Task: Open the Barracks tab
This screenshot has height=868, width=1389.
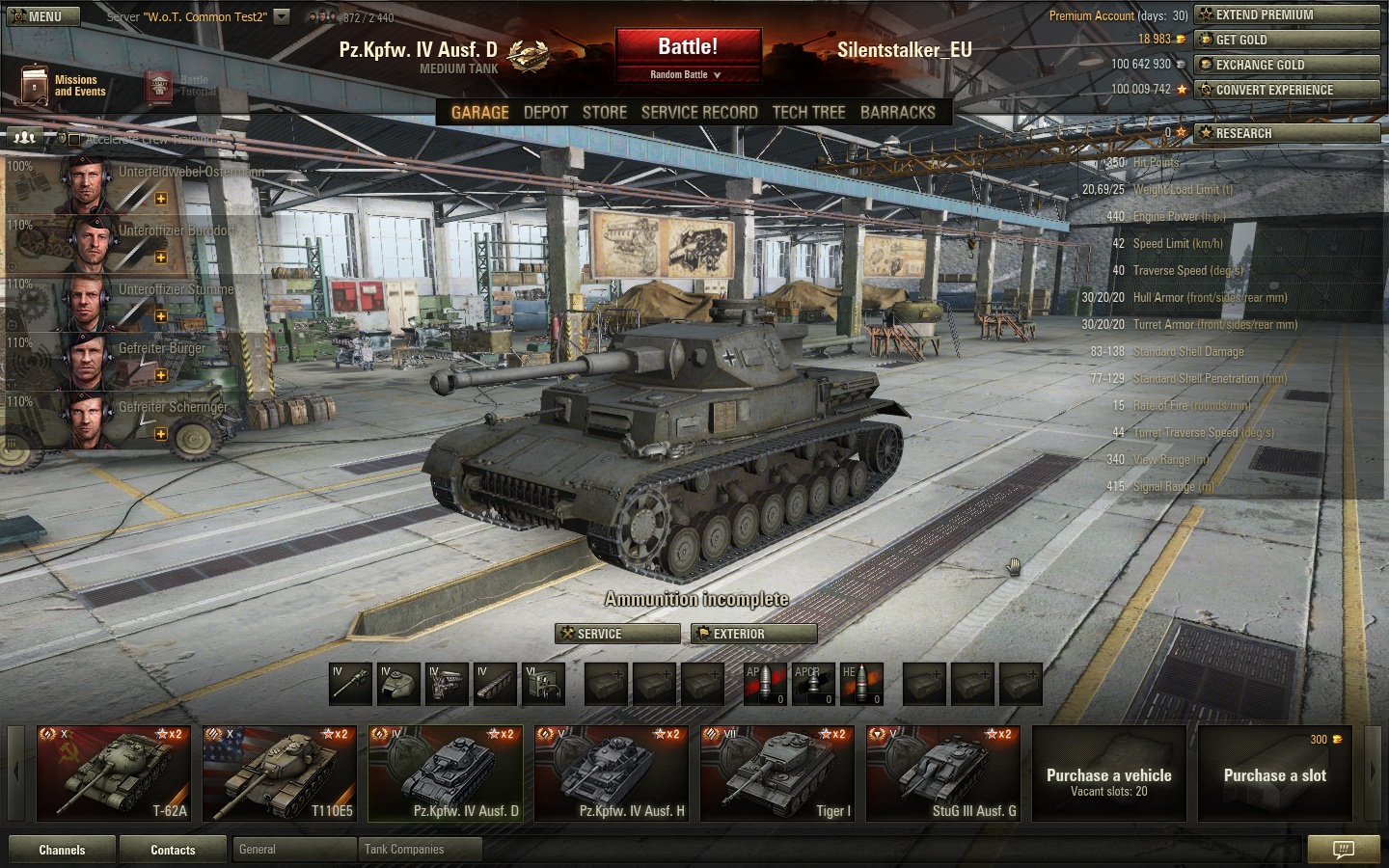Action: [x=897, y=112]
